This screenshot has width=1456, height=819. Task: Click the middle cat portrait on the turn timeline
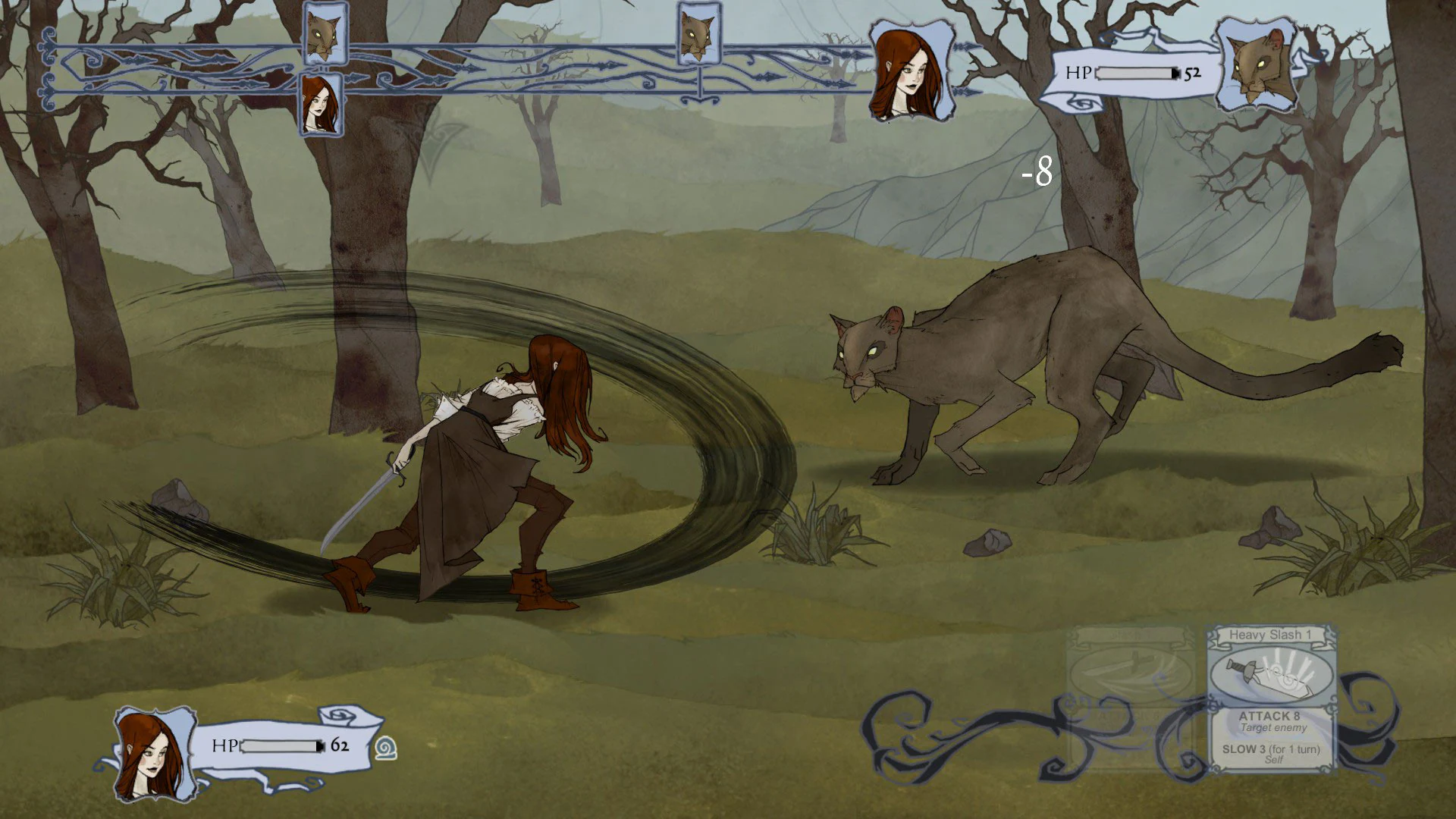[701, 34]
